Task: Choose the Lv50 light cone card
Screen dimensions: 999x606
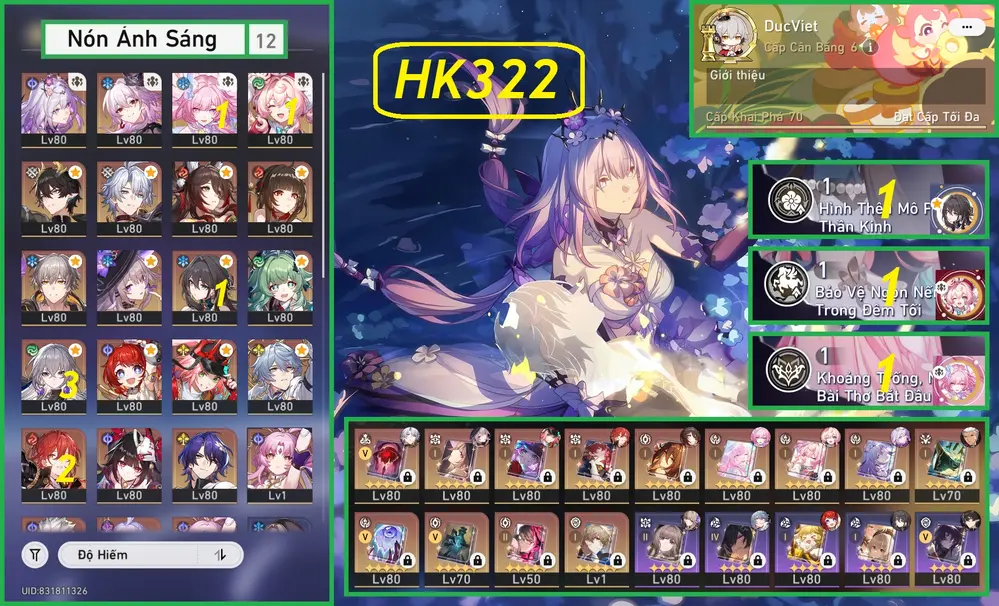Action: point(527,548)
